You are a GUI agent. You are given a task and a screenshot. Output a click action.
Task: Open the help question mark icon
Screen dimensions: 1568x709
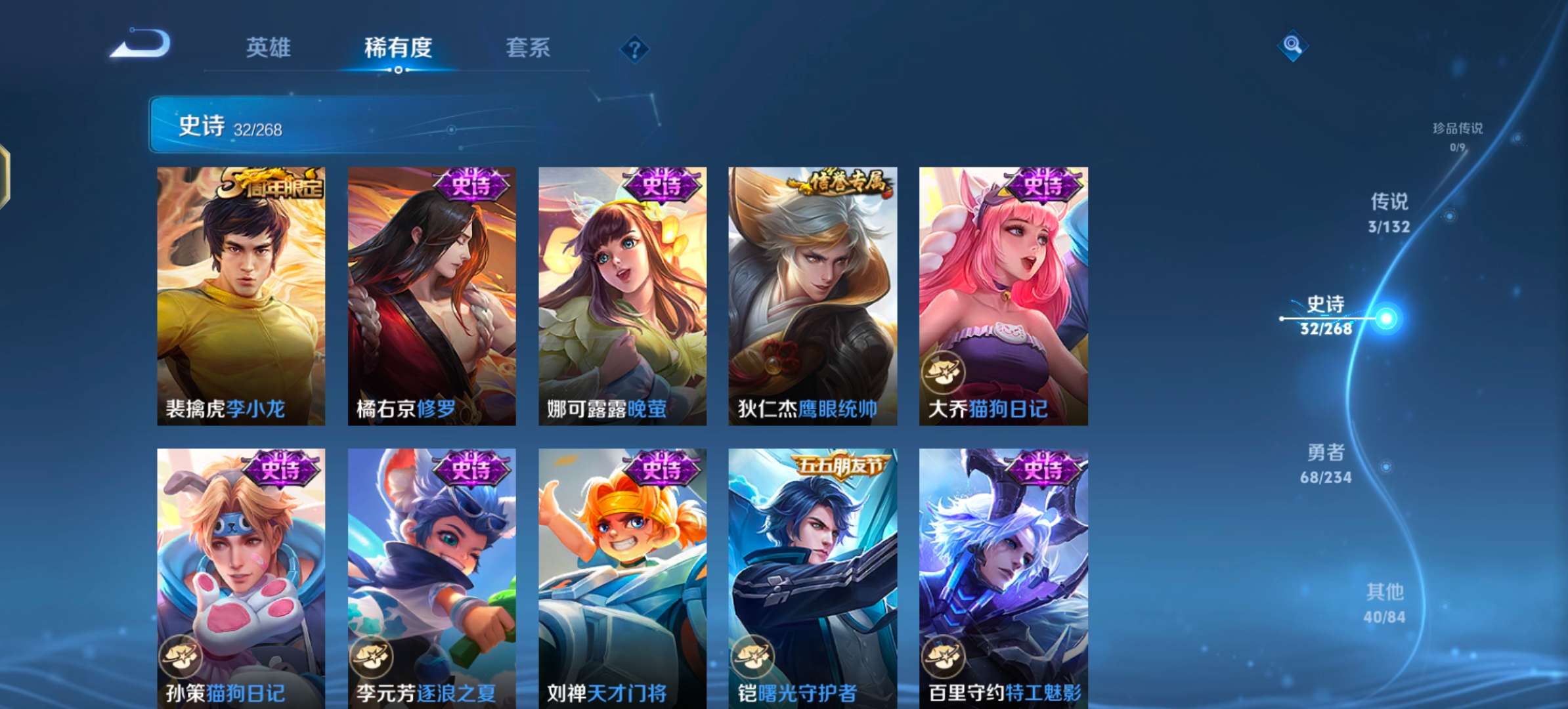[x=634, y=49]
